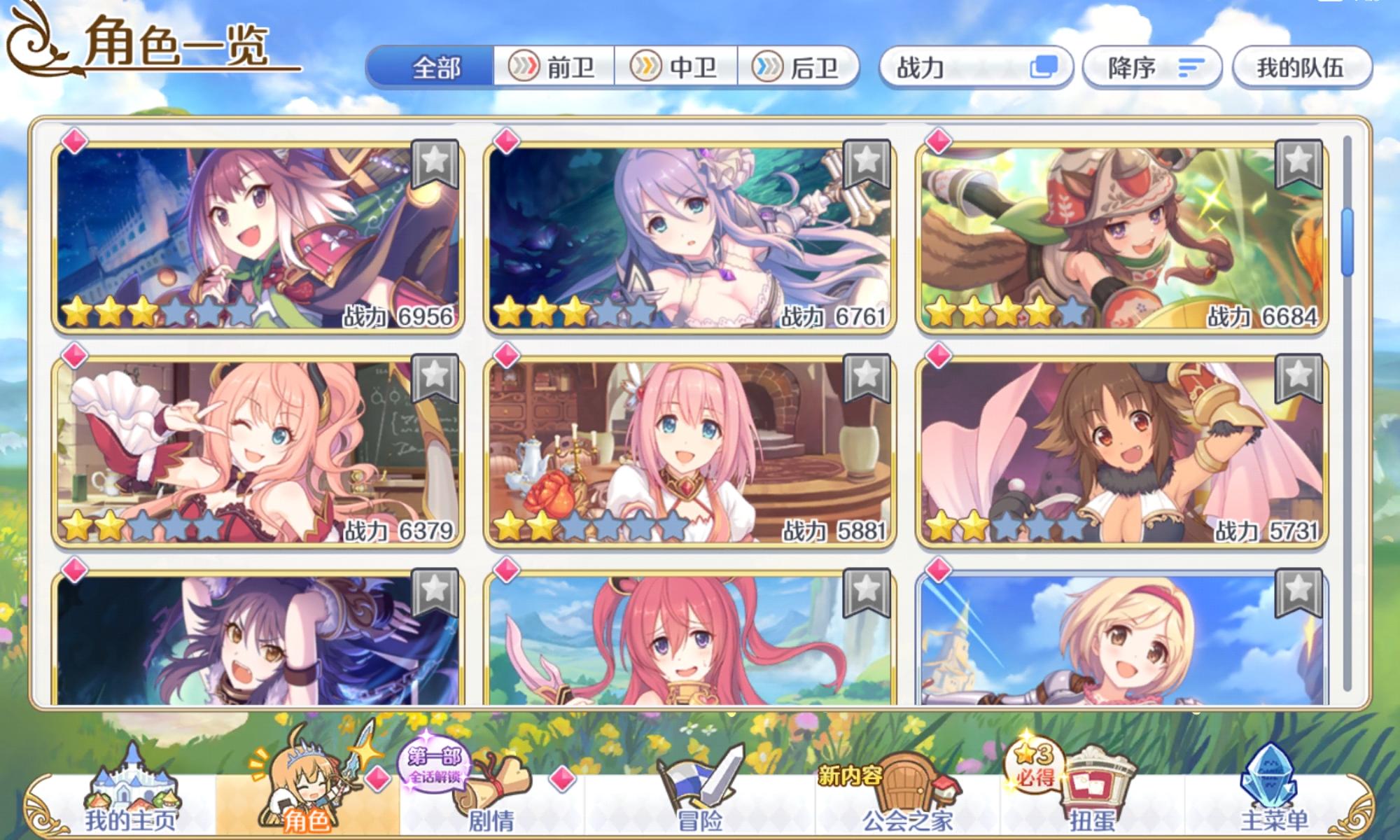This screenshot has width=1400, height=840.
Task: Select the 中卫 midguard filter tab
Action: 675,67
